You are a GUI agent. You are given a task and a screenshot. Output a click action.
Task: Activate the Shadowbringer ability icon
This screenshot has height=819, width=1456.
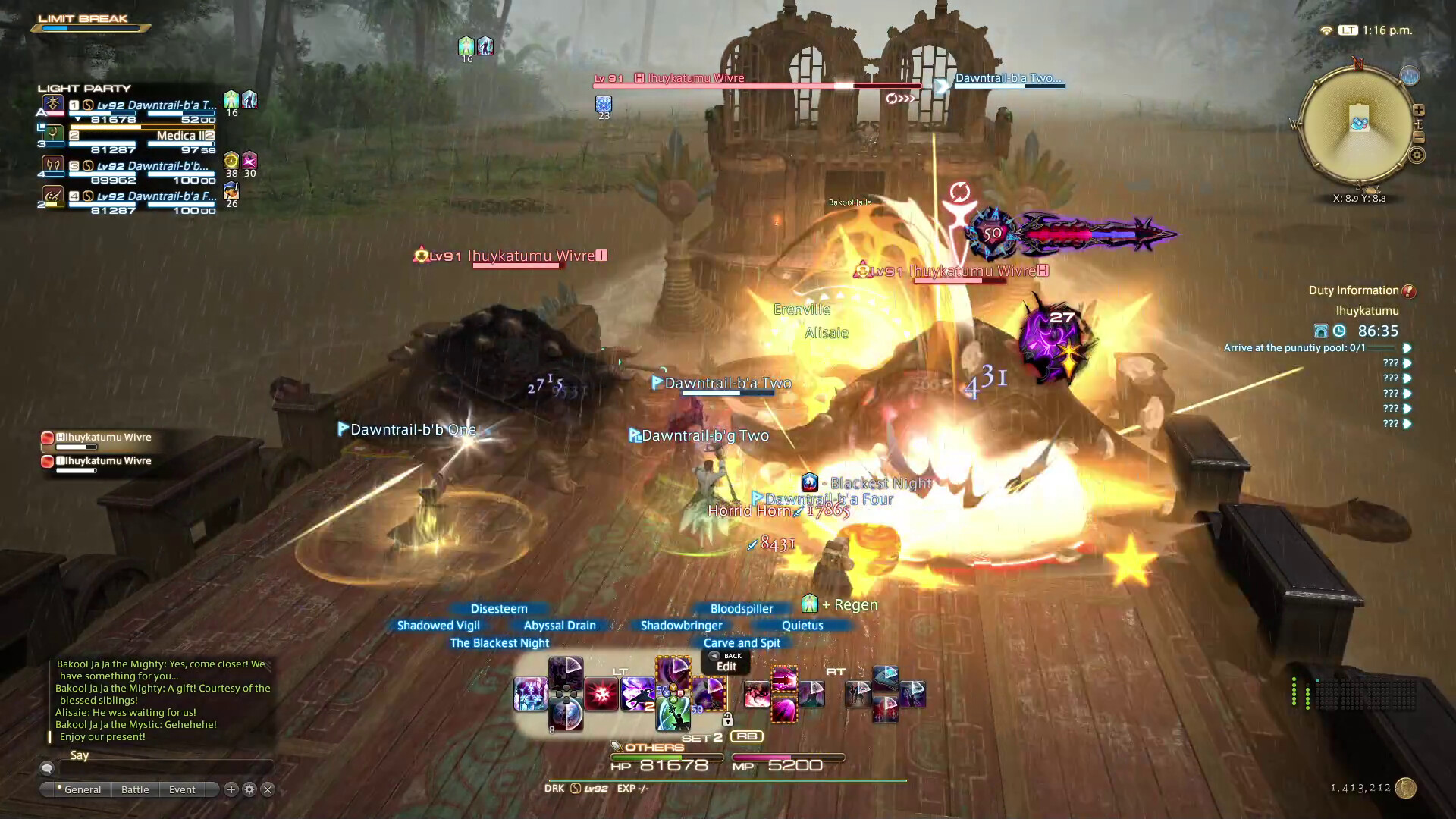[x=679, y=625]
